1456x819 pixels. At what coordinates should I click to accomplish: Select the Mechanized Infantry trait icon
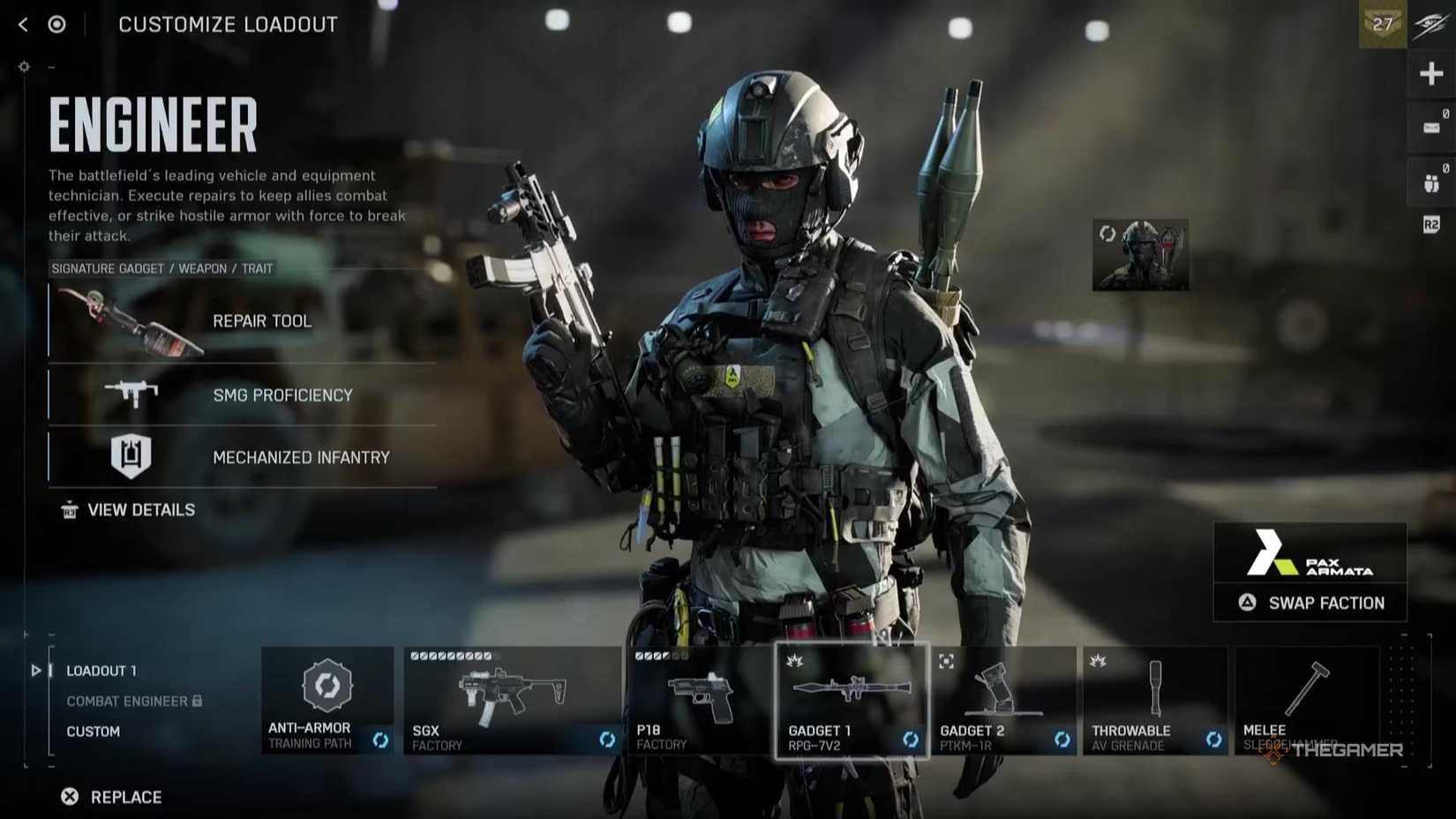[x=132, y=456]
